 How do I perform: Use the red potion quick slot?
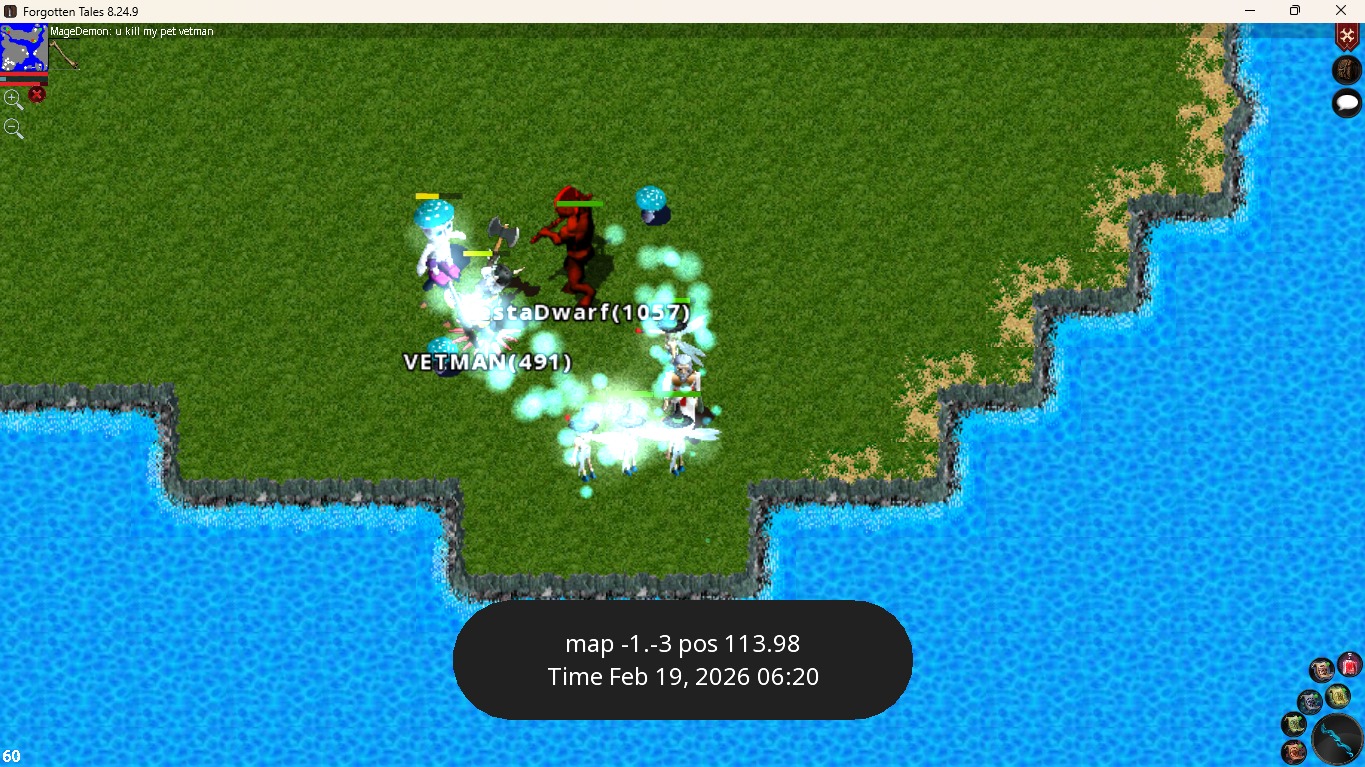click(1350, 664)
